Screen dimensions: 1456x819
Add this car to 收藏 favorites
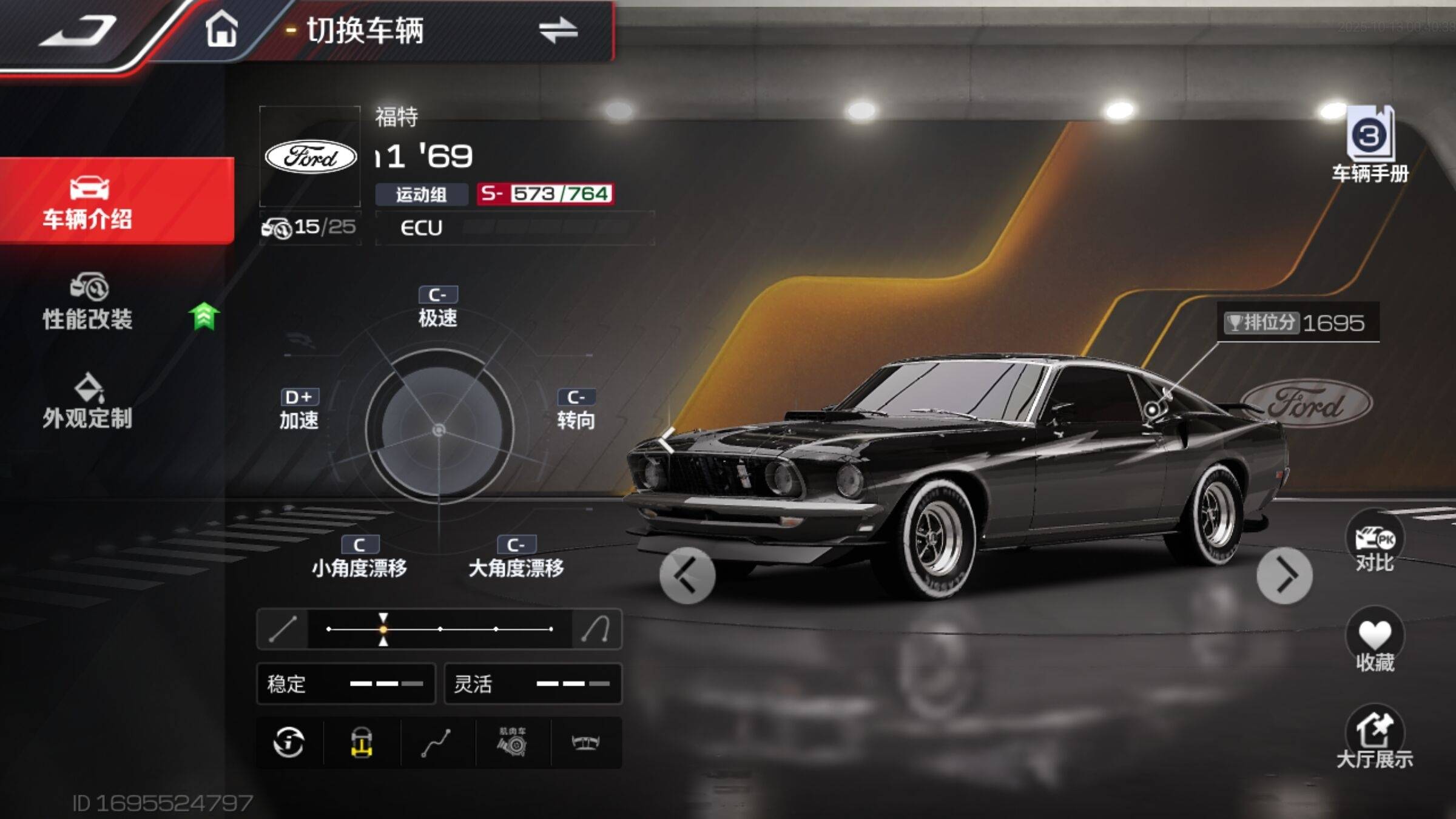pyautogui.click(x=1374, y=642)
